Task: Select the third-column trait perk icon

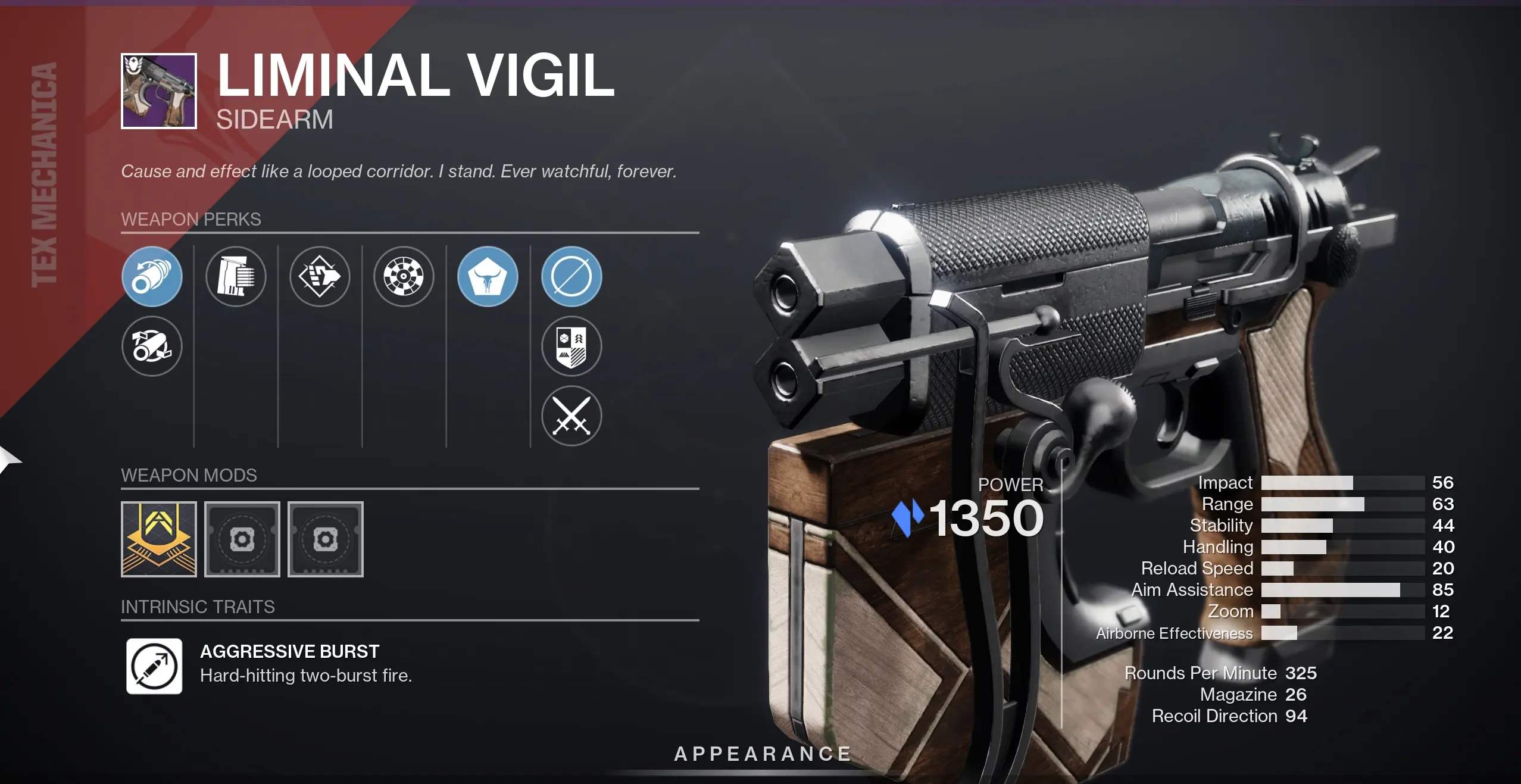Action: click(x=320, y=277)
